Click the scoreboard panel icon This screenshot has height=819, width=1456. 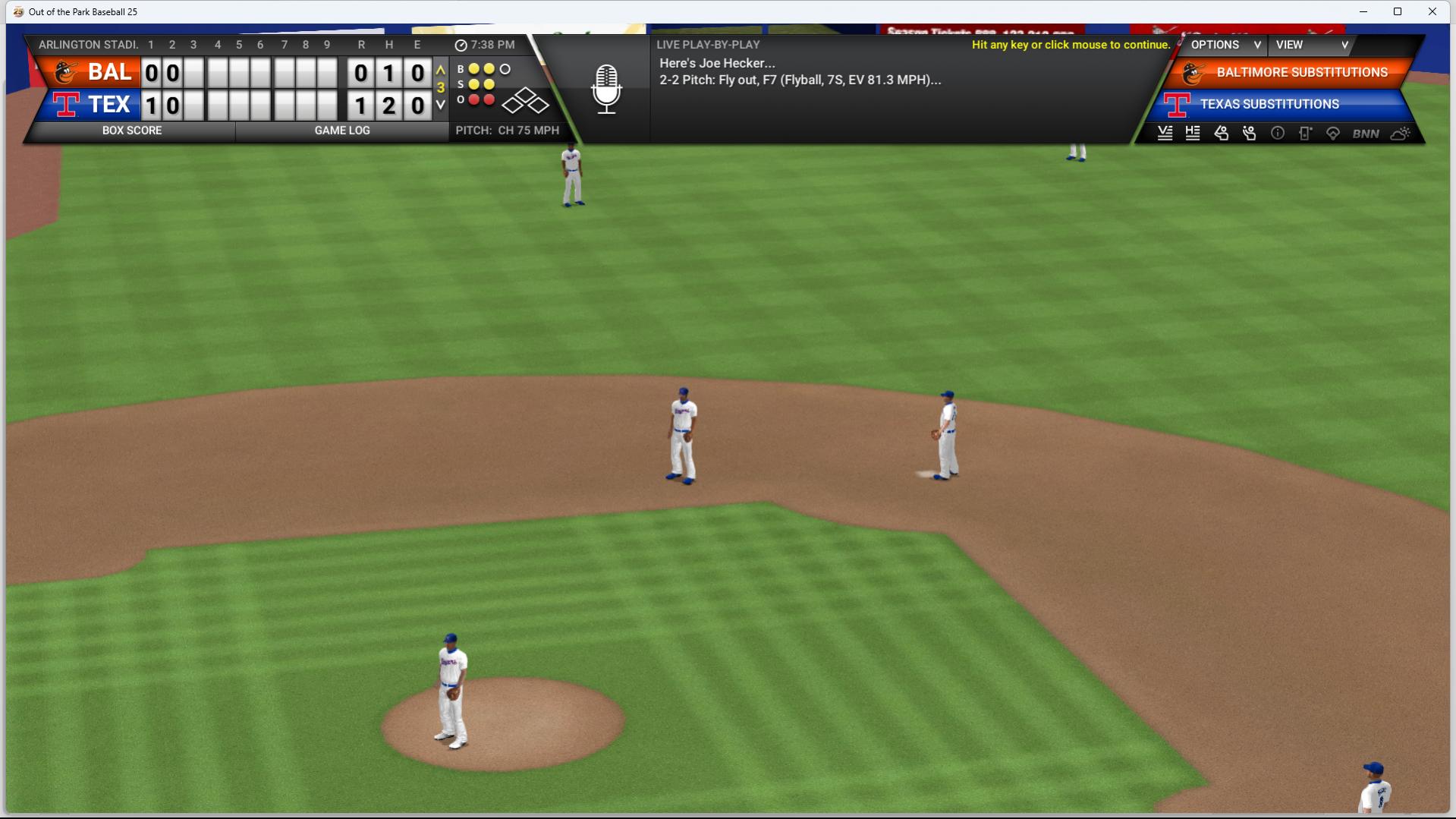1305,134
